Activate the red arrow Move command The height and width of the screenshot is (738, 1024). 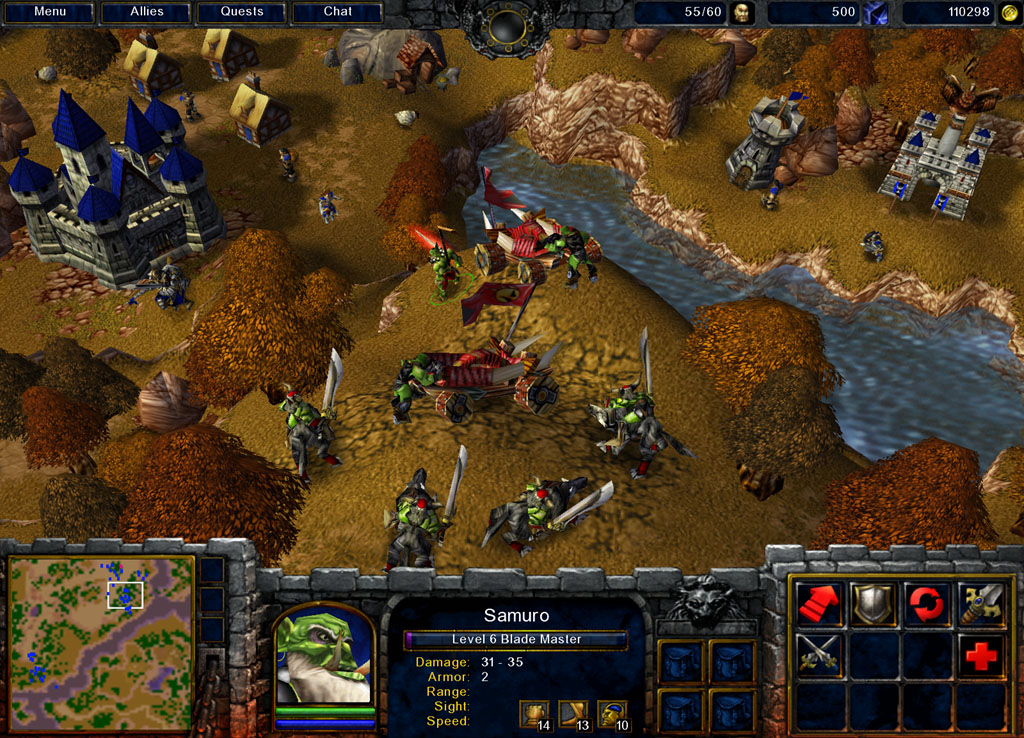[819, 604]
